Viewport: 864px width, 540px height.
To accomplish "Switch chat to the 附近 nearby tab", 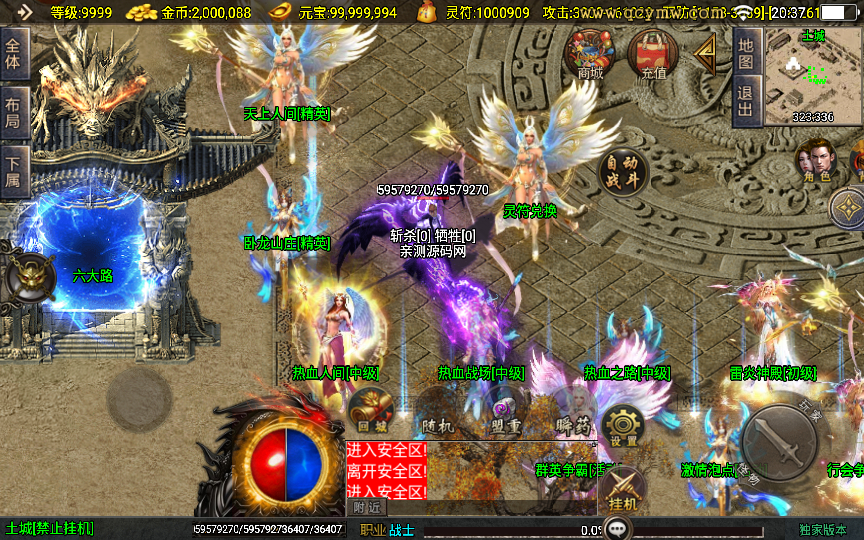I will [367, 508].
